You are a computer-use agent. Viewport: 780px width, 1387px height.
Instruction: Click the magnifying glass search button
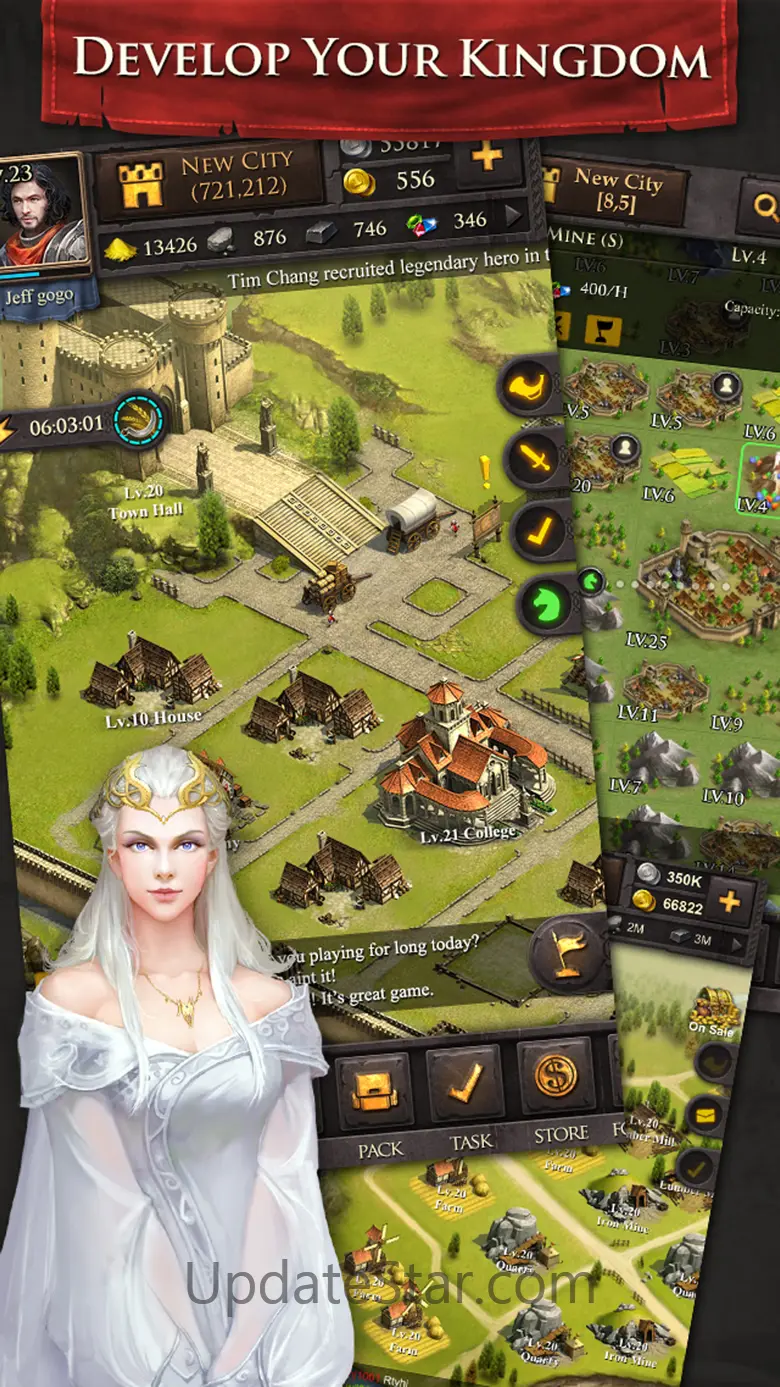pos(765,208)
